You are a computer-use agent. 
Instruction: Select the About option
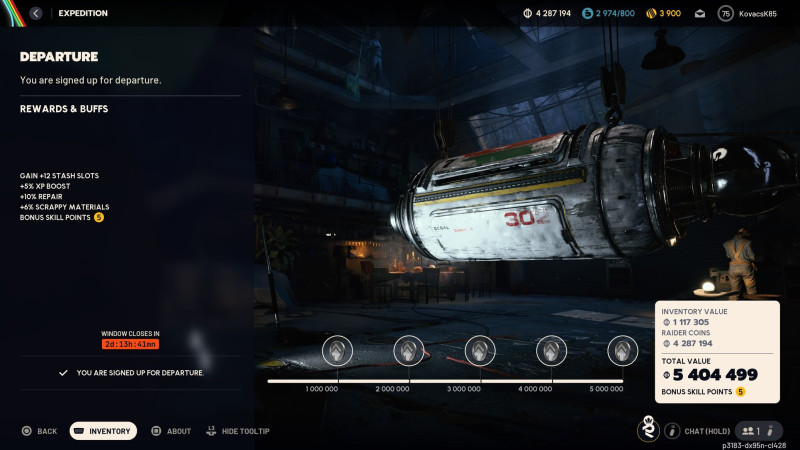[171, 431]
